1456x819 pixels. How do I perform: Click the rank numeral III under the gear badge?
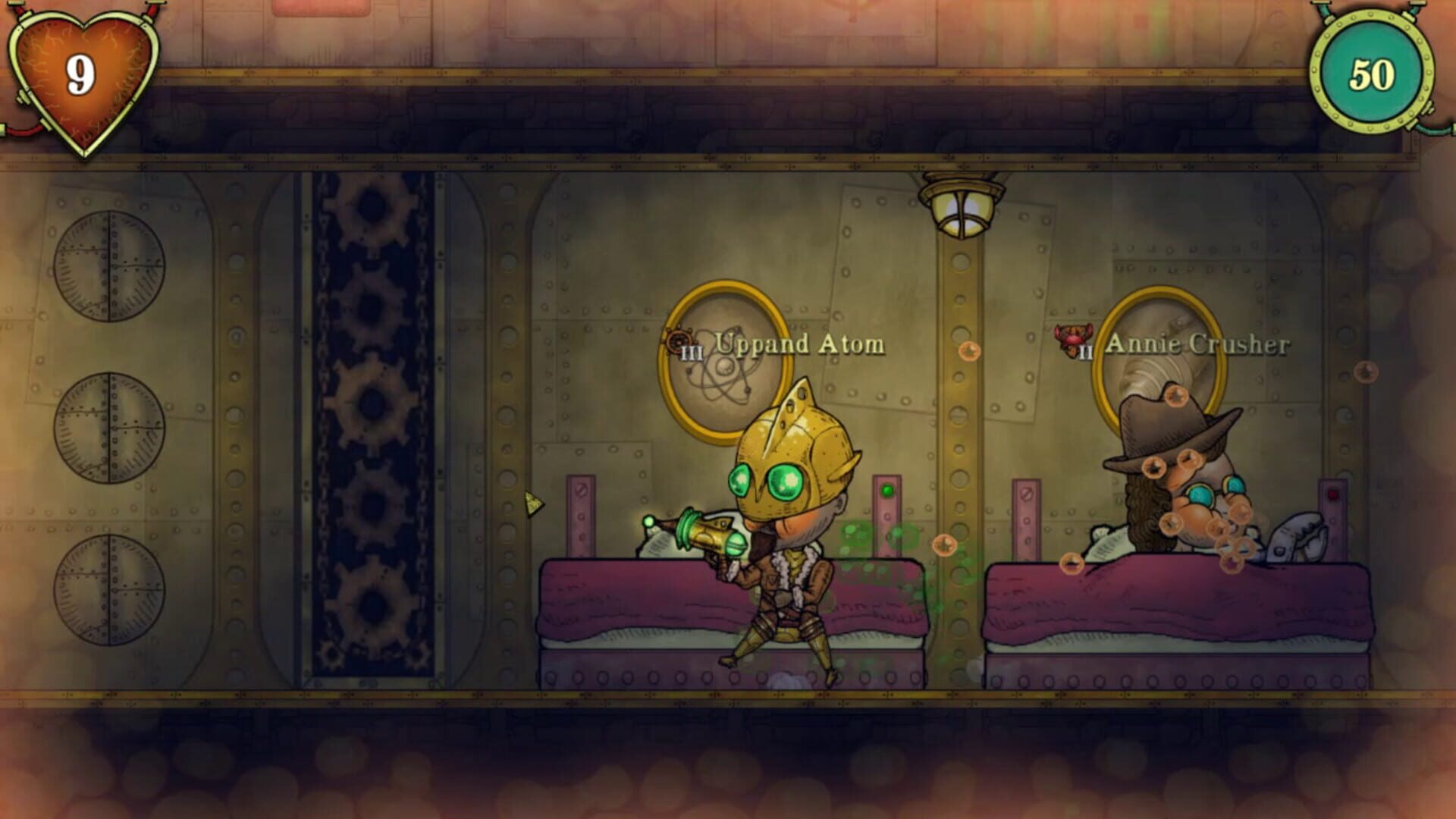tap(691, 353)
